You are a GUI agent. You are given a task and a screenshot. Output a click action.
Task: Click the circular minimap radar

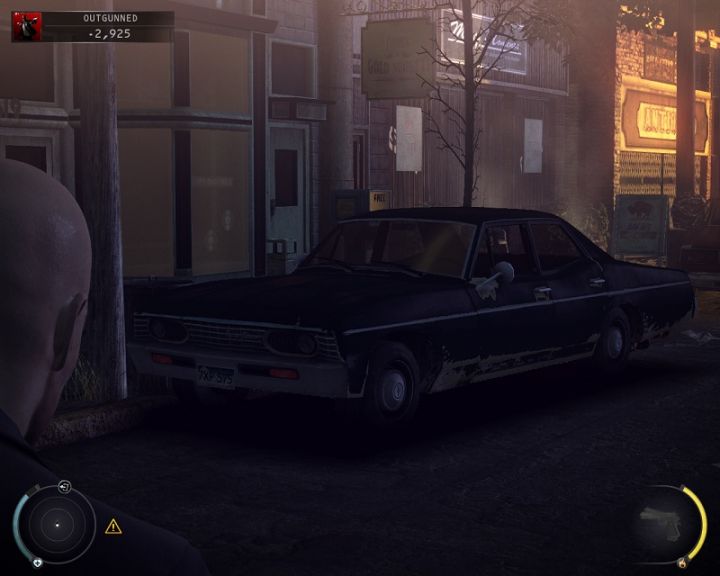58,524
